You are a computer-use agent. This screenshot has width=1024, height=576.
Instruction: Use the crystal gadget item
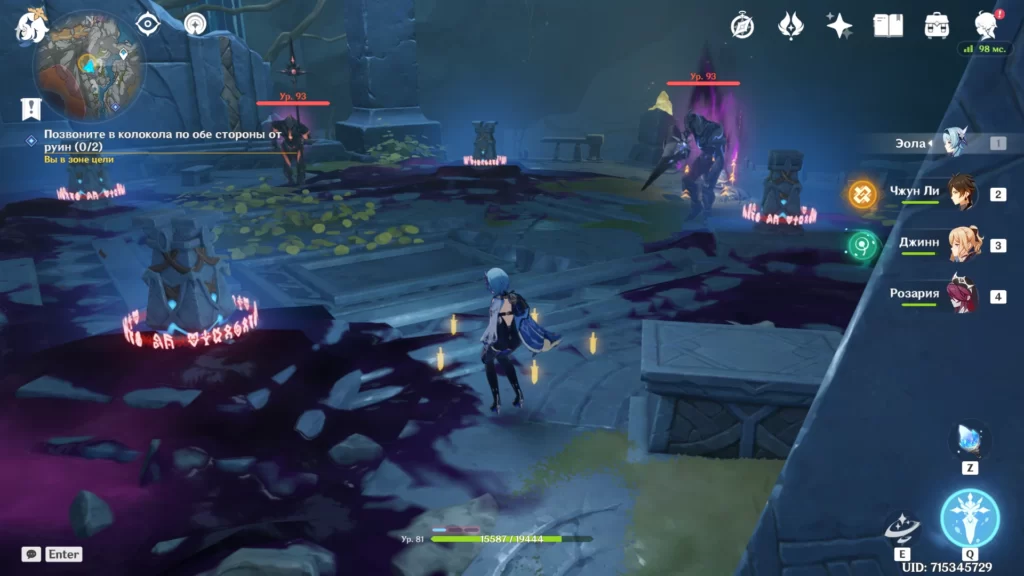click(970, 439)
